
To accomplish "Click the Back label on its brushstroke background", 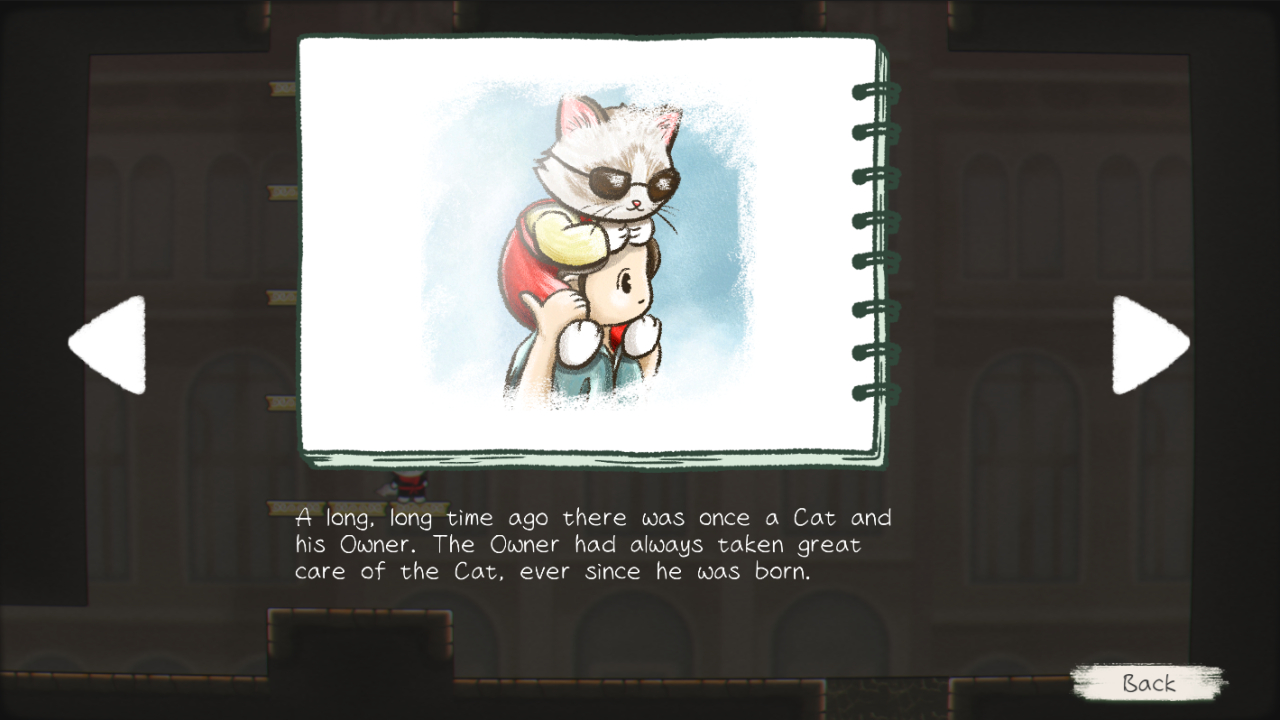I will click(x=1150, y=685).
